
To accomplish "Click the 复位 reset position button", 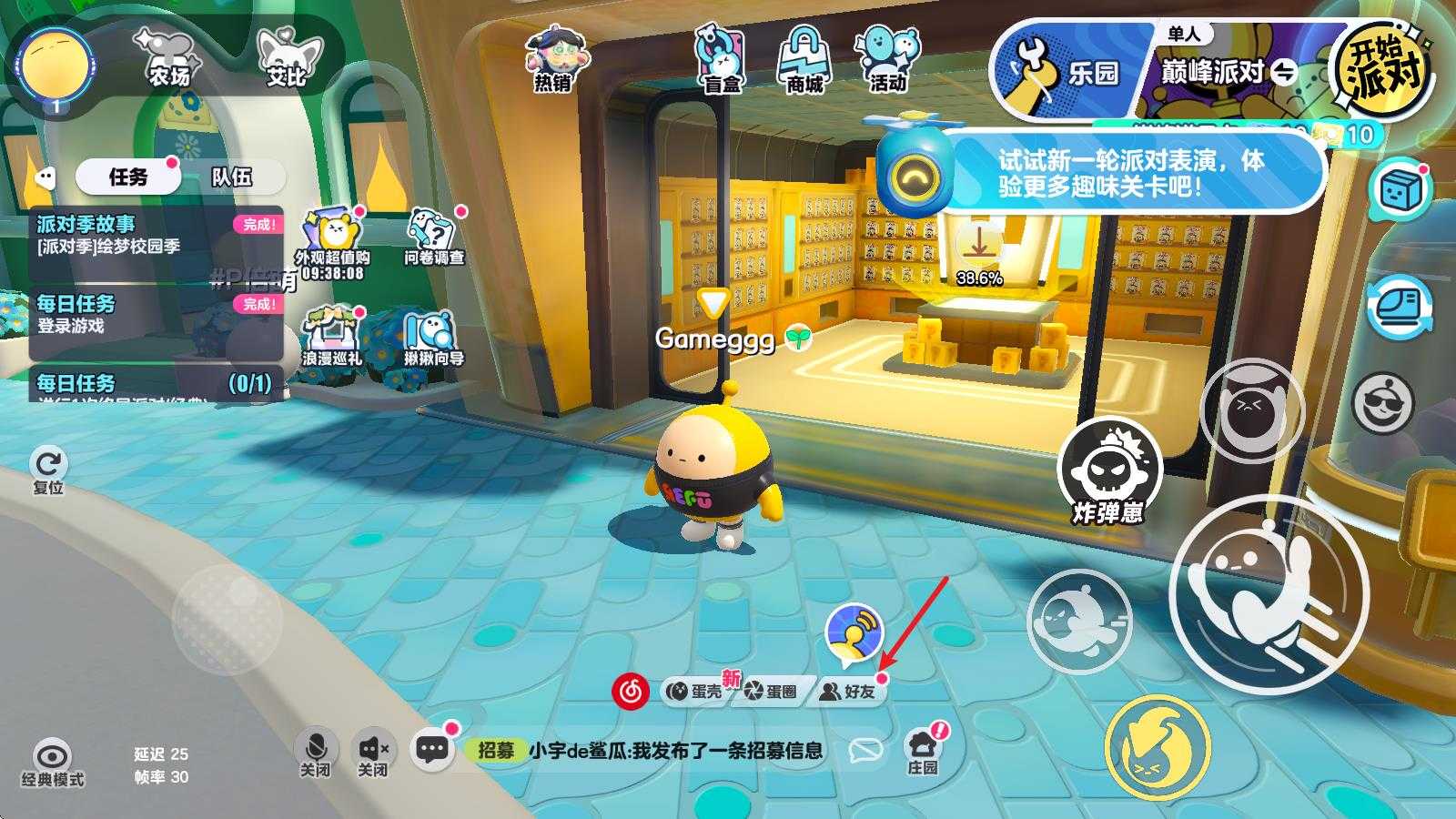I will pyautogui.click(x=48, y=469).
